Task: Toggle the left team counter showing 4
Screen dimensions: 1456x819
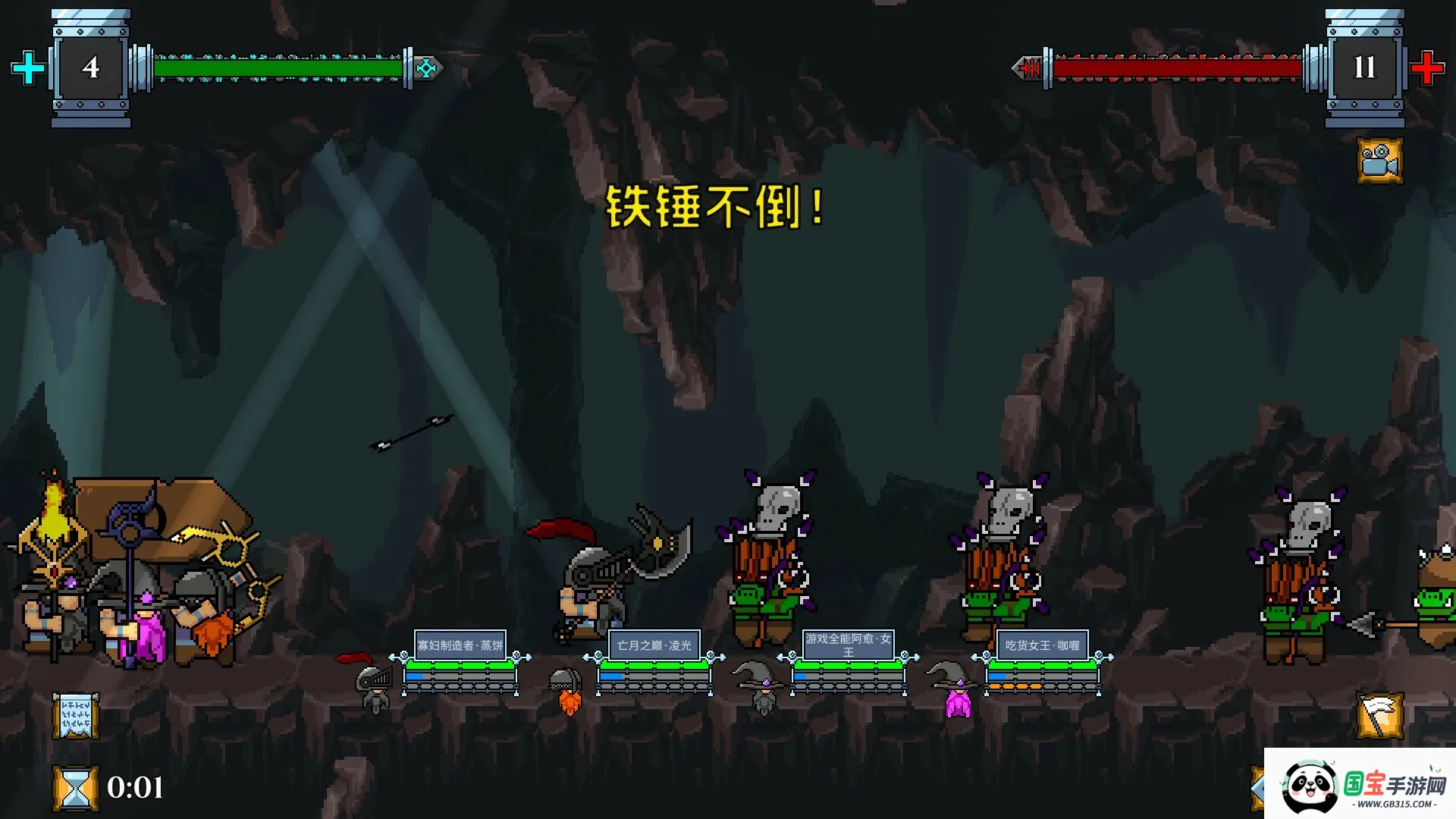Action: [x=90, y=68]
